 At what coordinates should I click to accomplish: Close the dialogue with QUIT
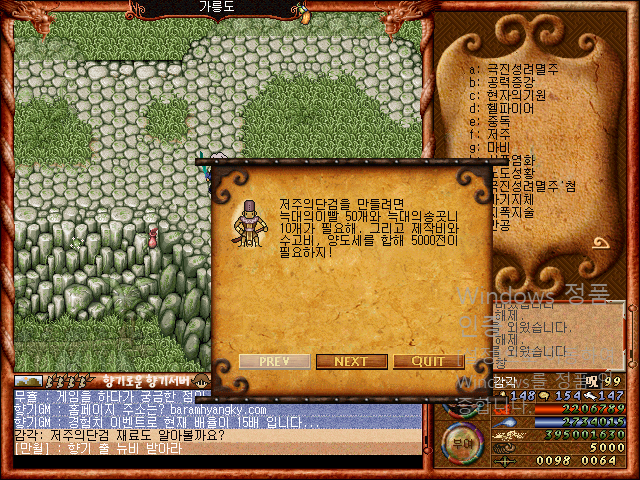tap(428, 362)
